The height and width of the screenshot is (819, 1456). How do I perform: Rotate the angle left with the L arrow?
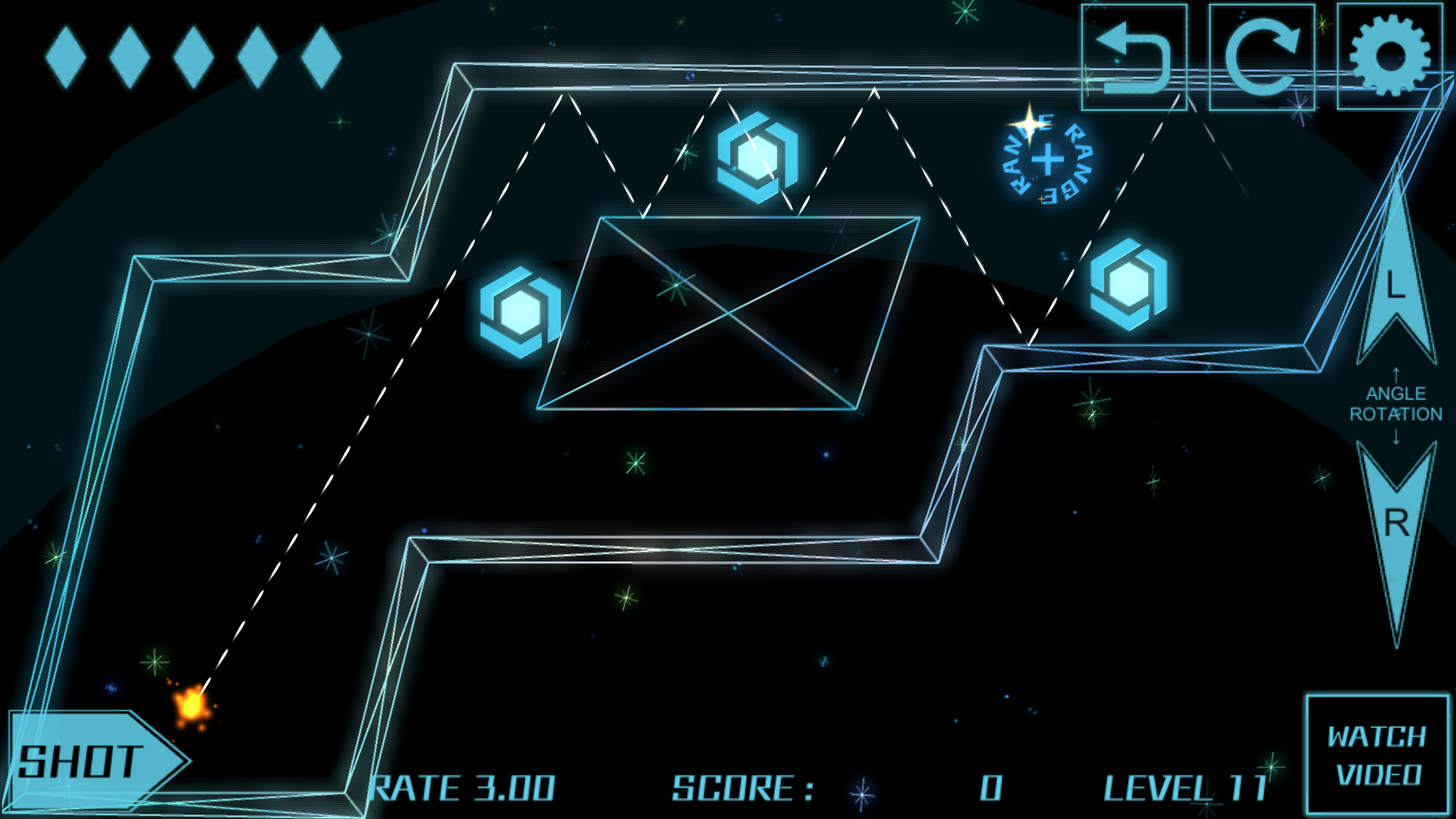pyautogui.click(x=1395, y=277)
